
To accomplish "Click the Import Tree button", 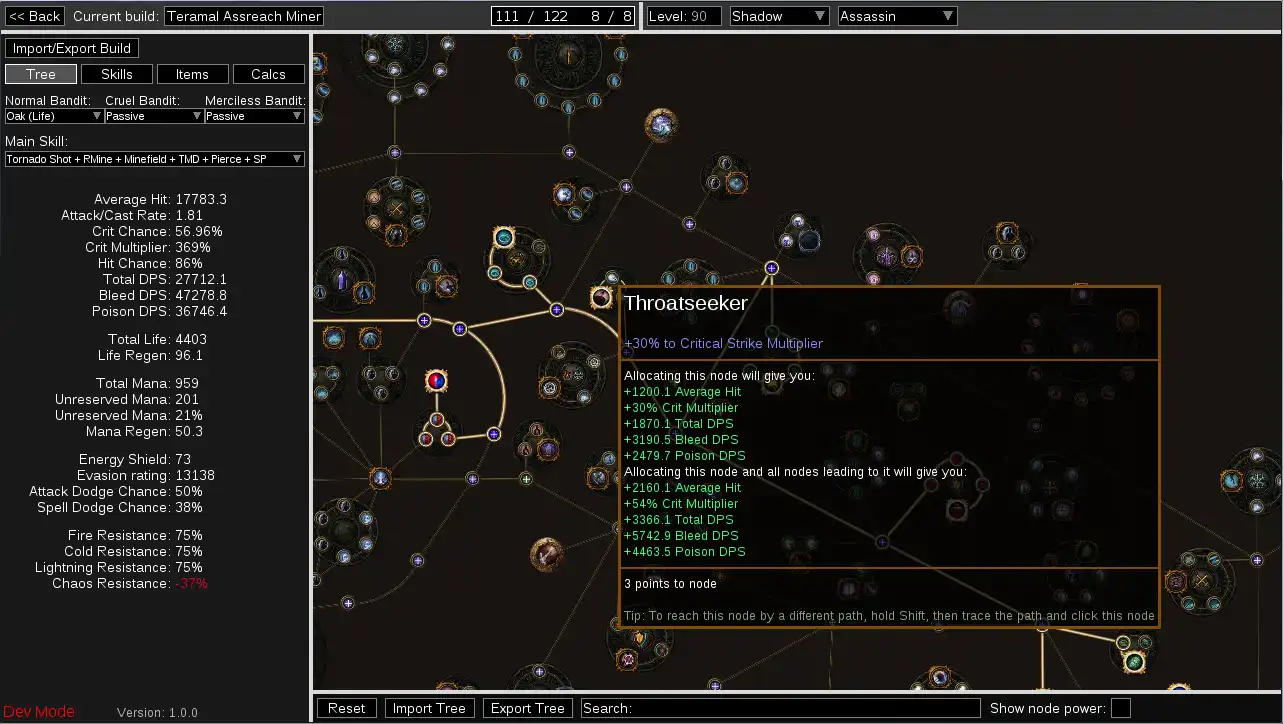I will coord(429,708).
